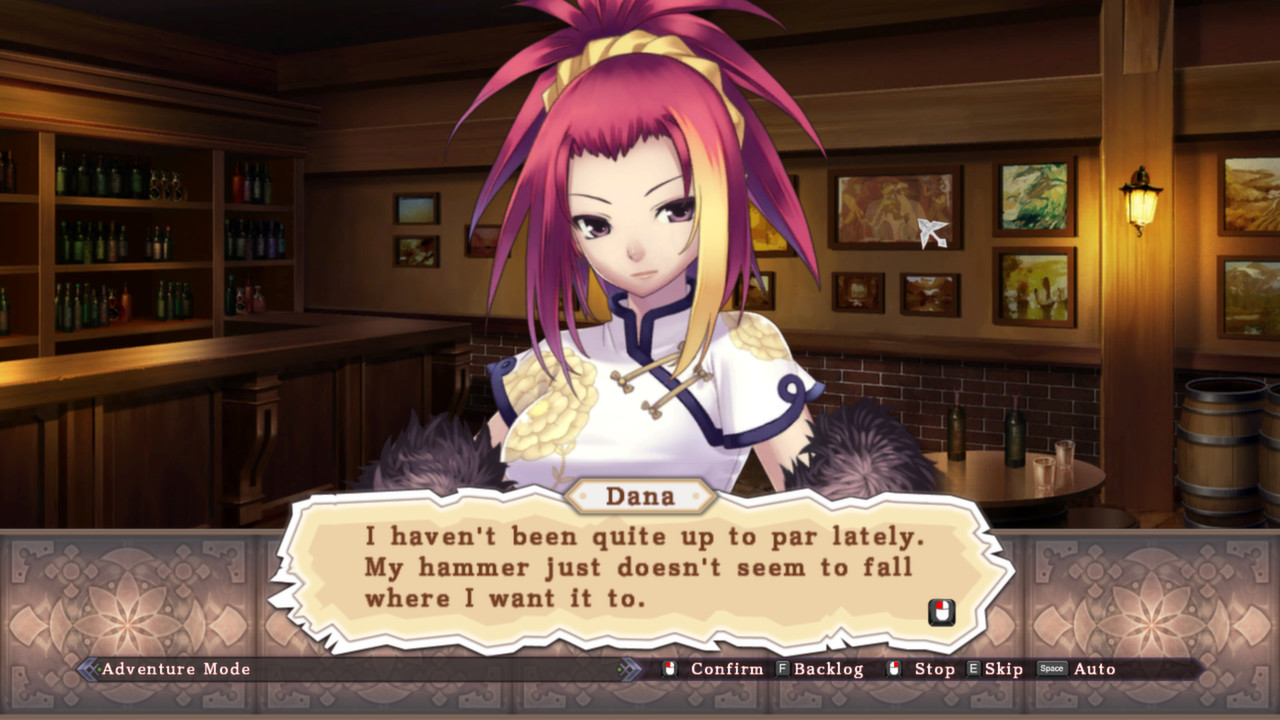The image size is (1280, 720).
Task: Click the mouse icon beside Stop
Action: pos(893,668)
